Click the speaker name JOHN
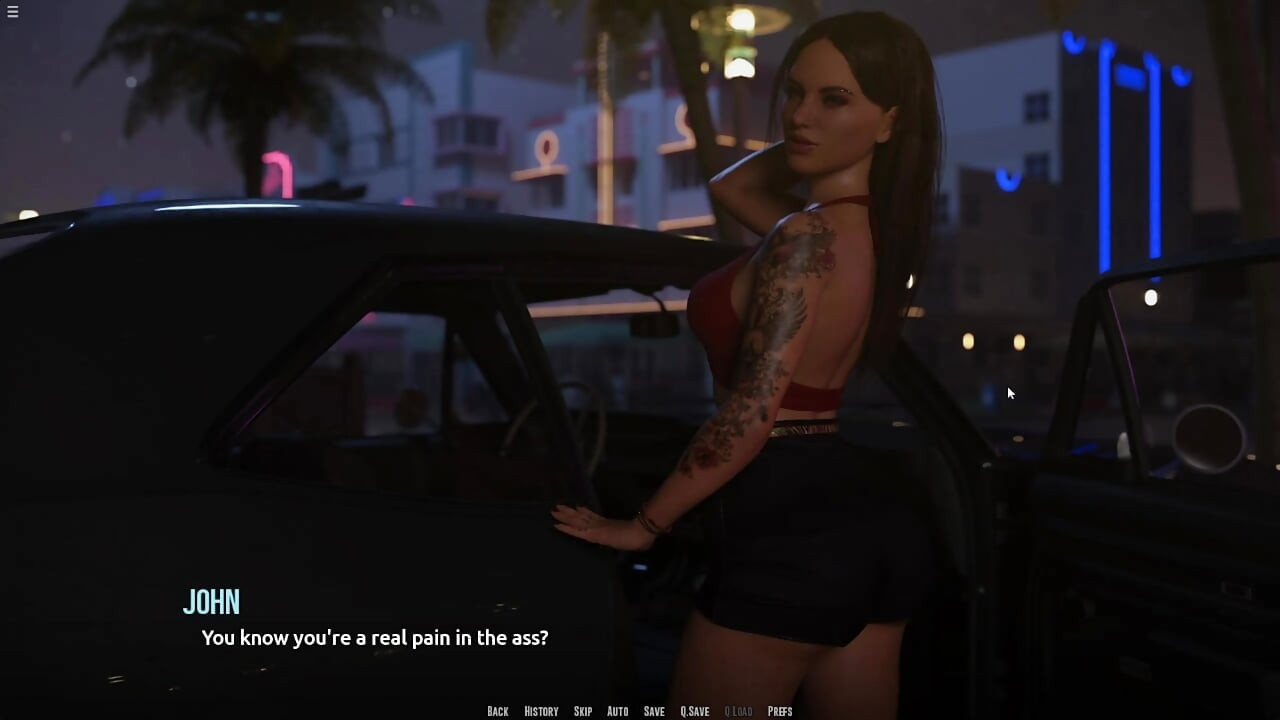Image resolution: width=1280 pixels, height=720 pixels. click(x=213, y=602)
